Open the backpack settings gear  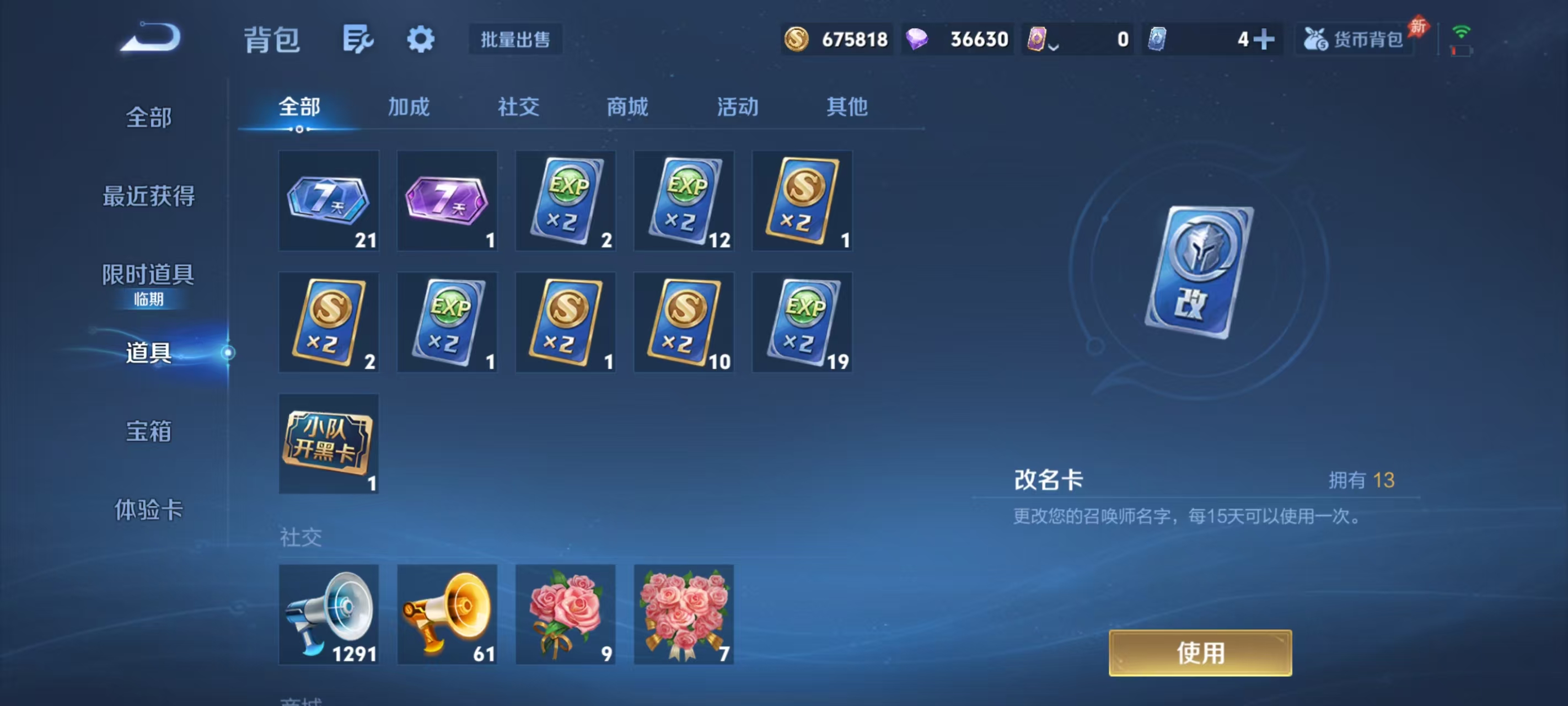point(421,39)
